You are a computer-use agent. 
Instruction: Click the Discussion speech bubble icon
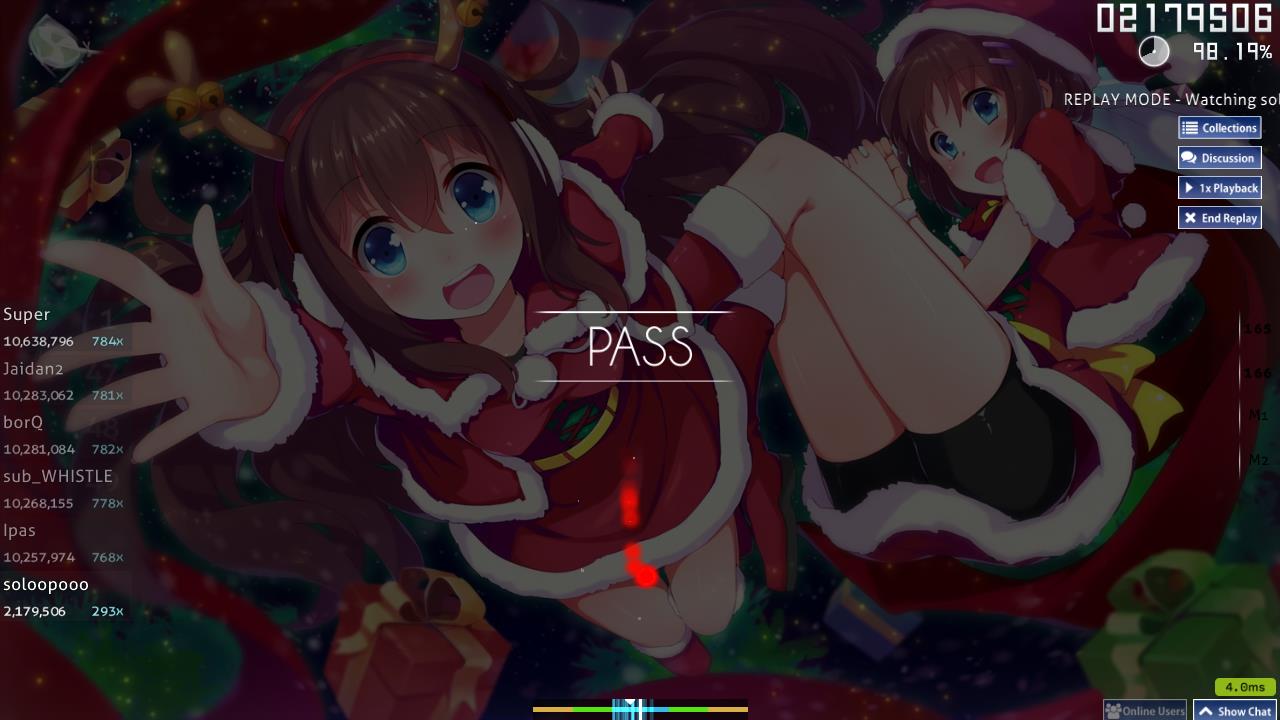pos(1189,157)
